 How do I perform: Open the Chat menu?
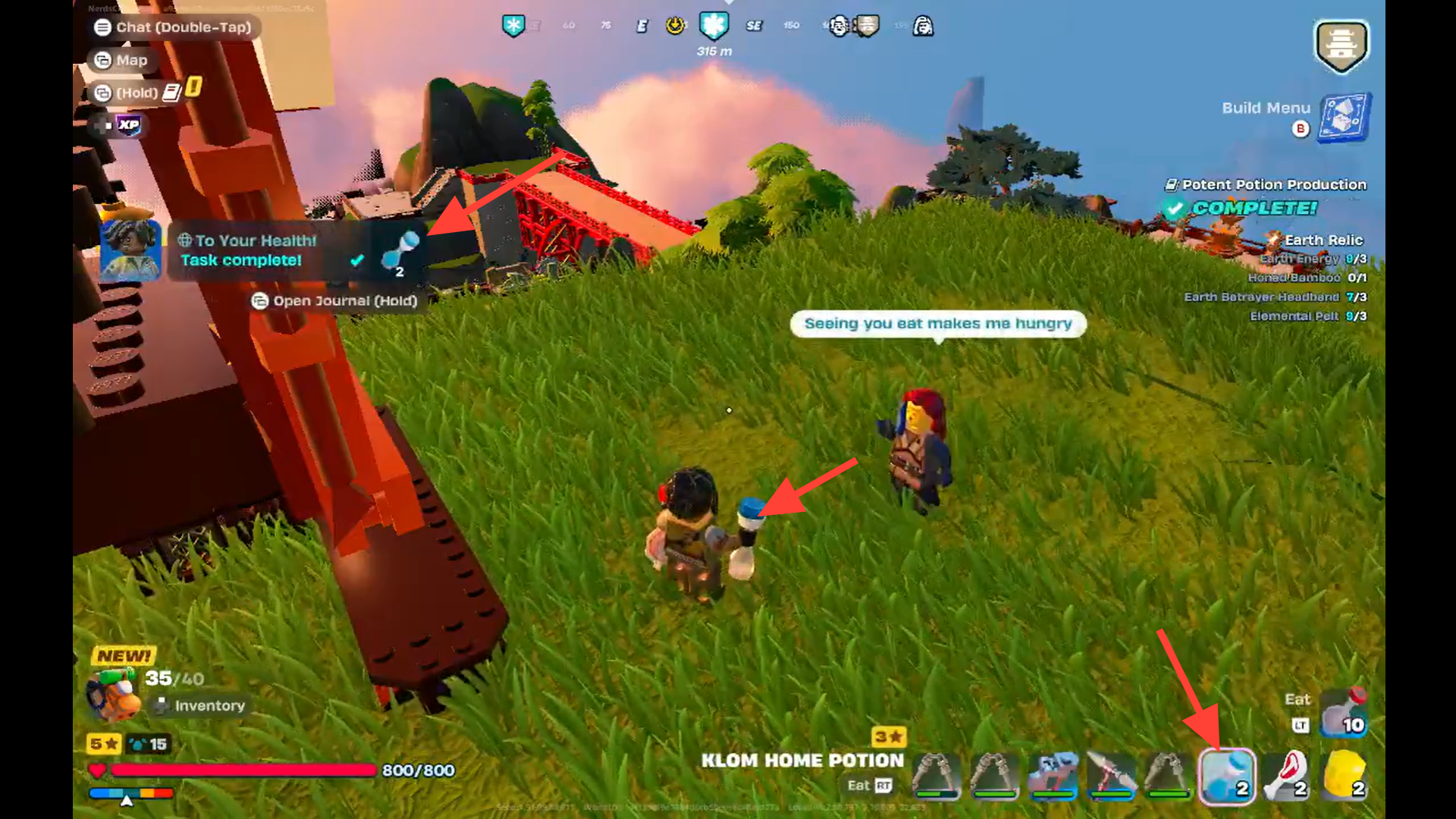click(174, 27)
